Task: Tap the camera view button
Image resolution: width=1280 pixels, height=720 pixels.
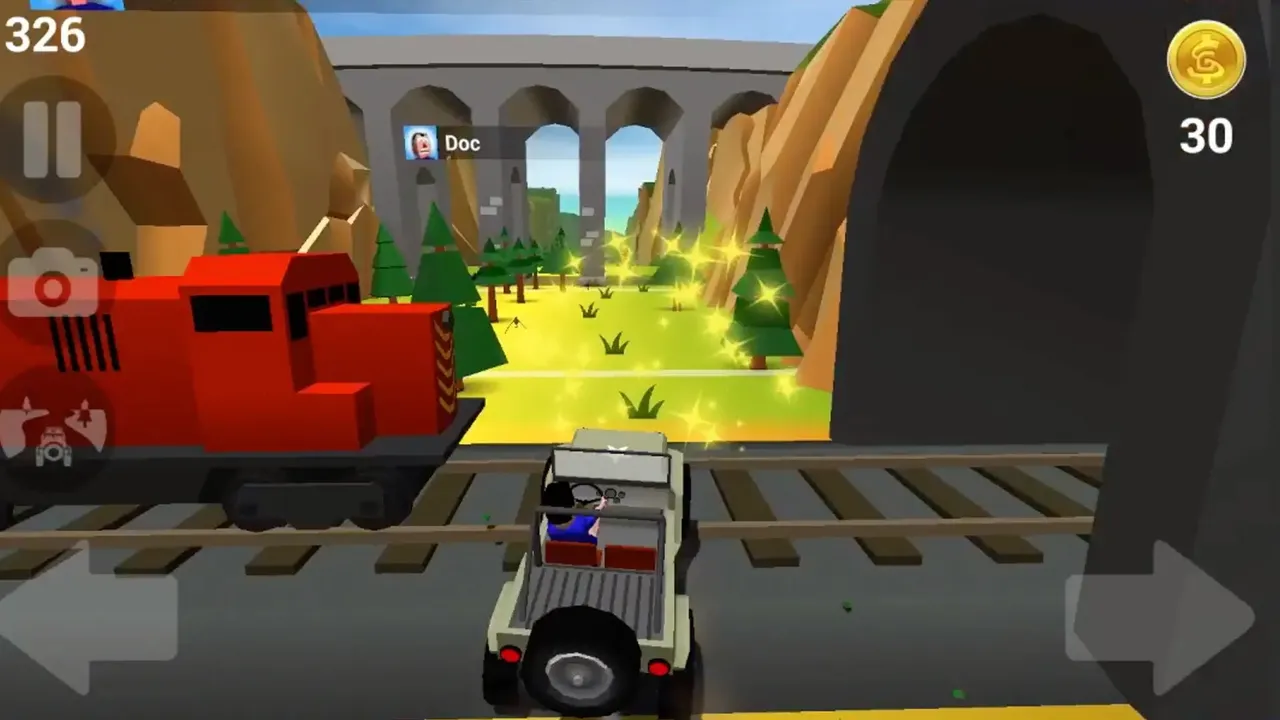Action: pos(52,286)
